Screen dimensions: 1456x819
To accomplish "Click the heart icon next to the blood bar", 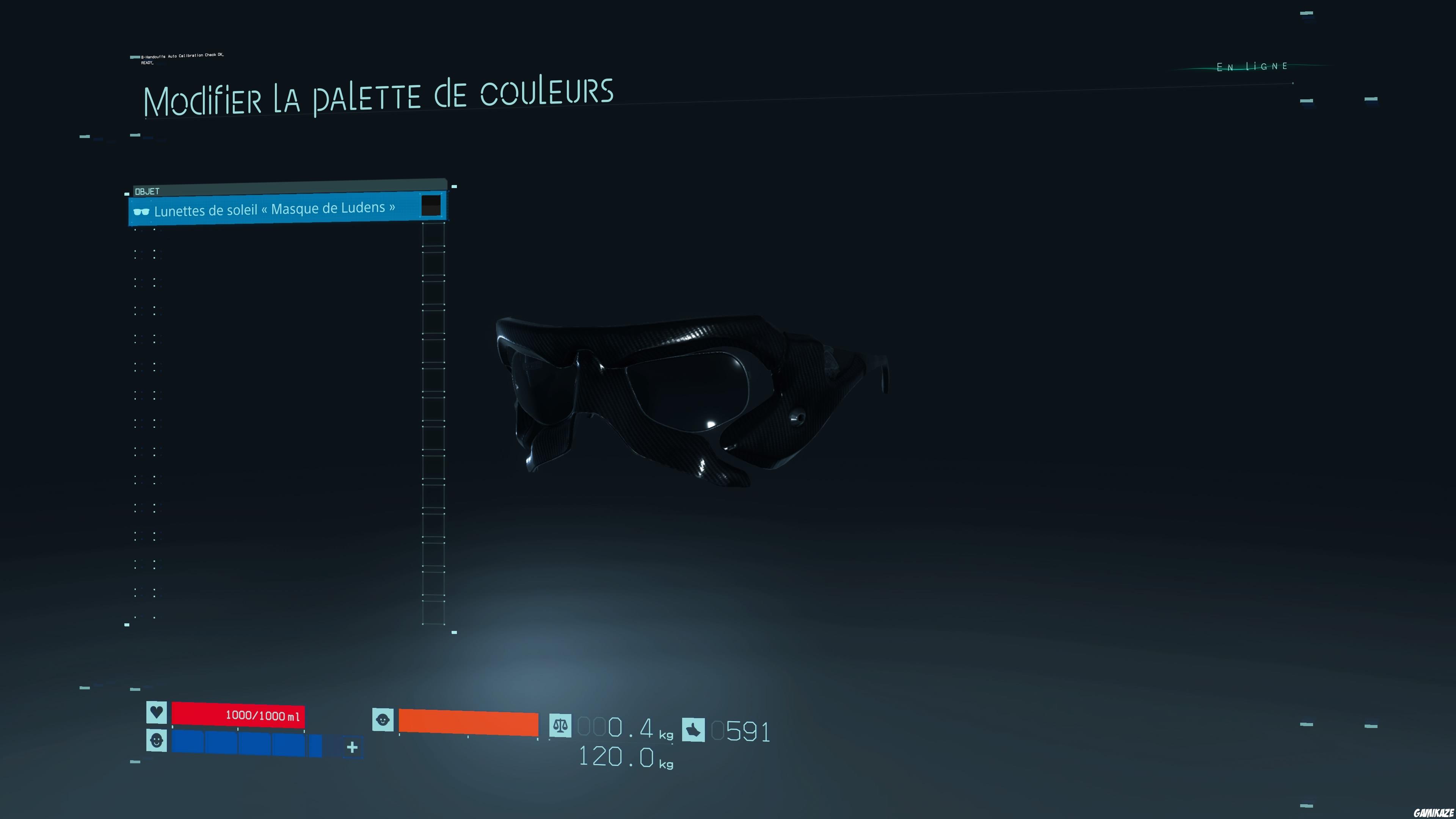I will (157, 714).
